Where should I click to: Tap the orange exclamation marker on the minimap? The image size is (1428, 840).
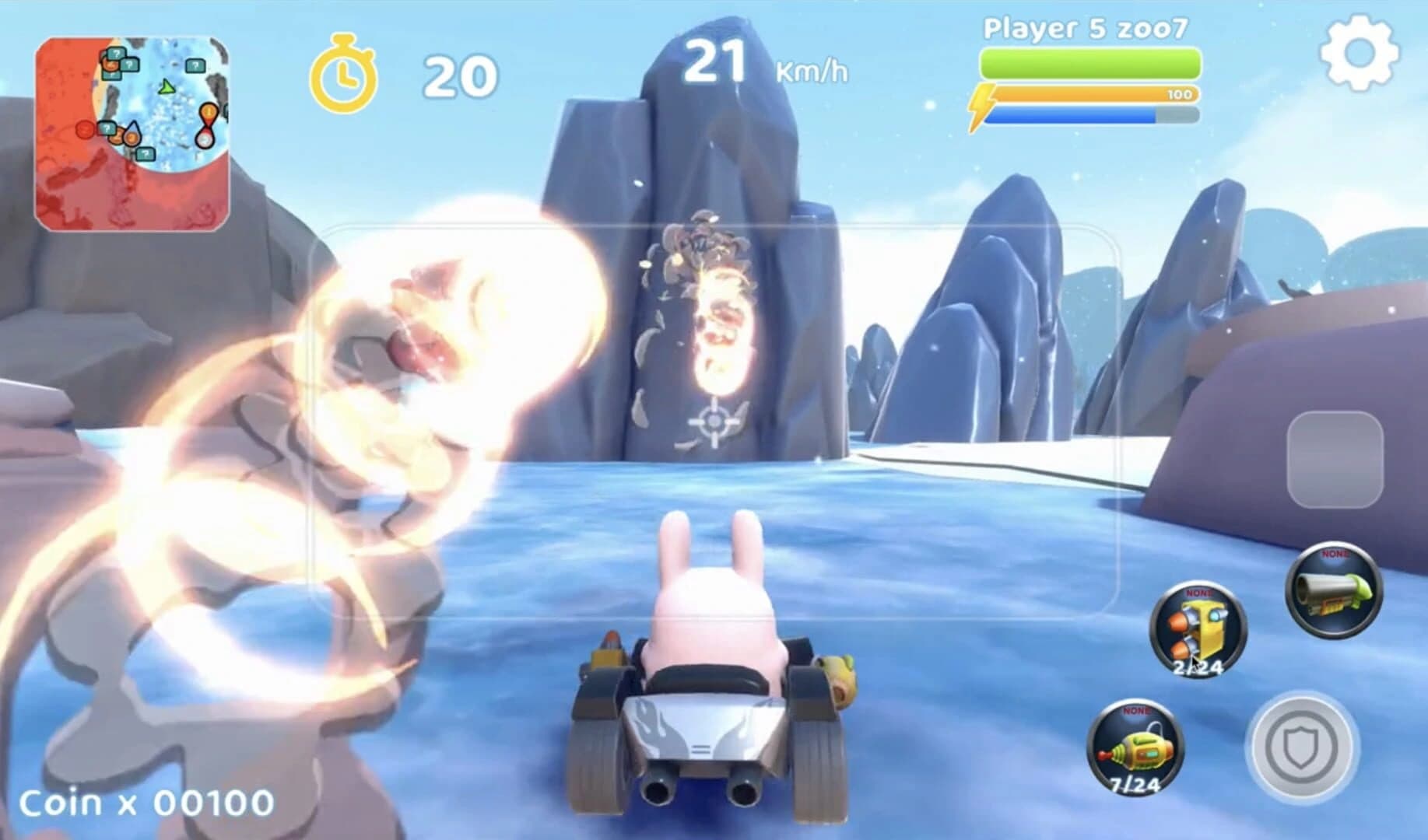pyautogui.click(x=209, y=112)
